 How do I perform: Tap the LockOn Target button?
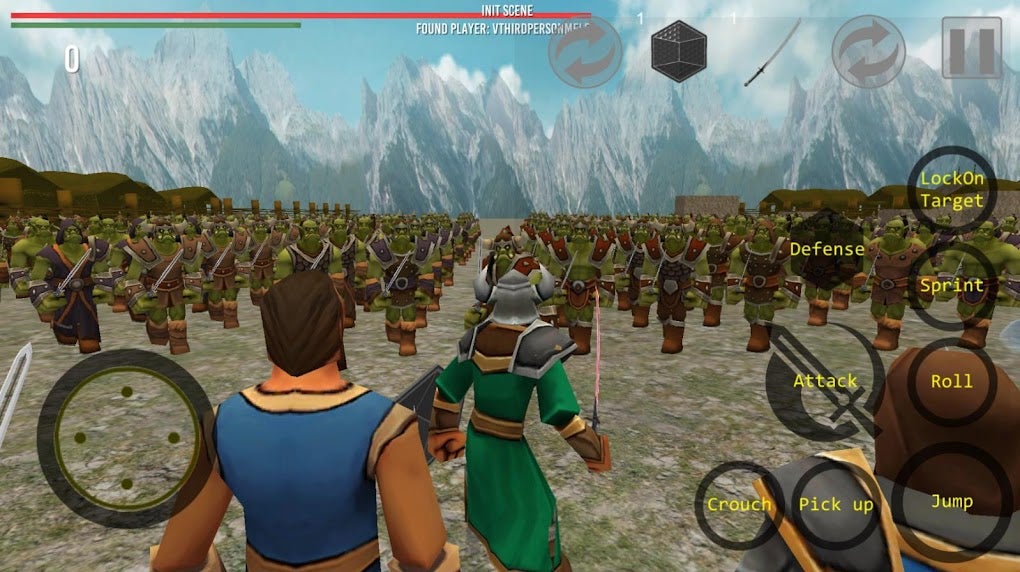951,190
